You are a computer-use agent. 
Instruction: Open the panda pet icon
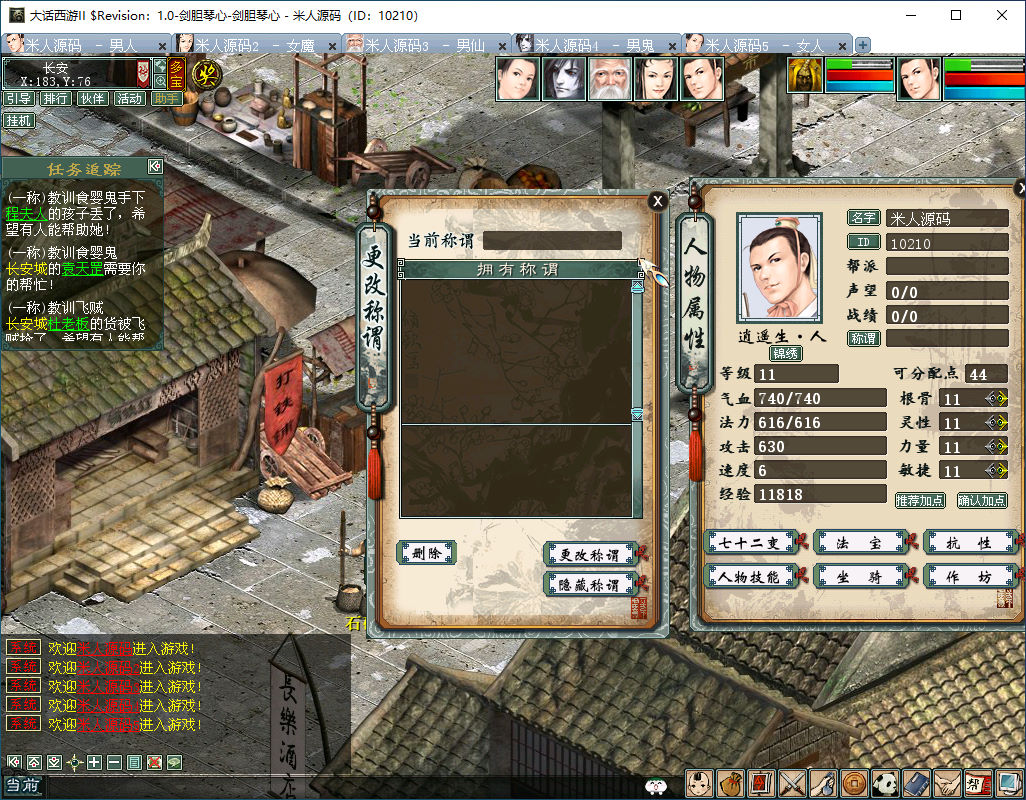click(x=885, y=783)
